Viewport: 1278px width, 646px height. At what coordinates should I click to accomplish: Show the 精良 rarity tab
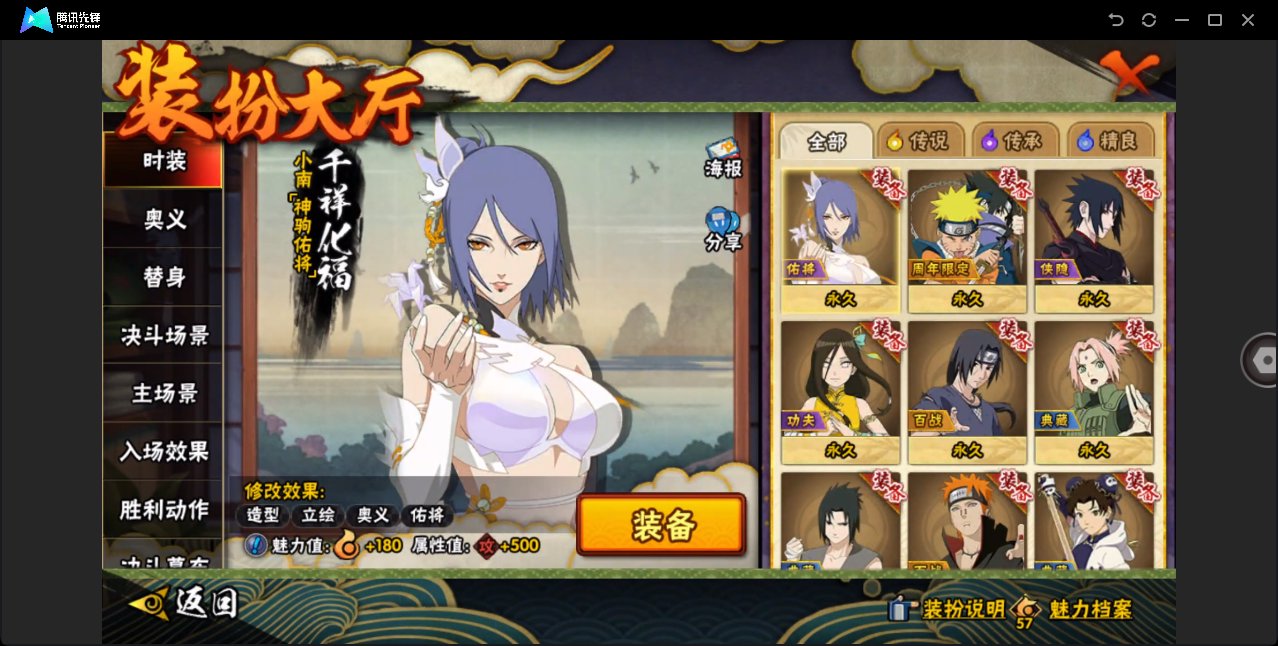click(1110, 141)
